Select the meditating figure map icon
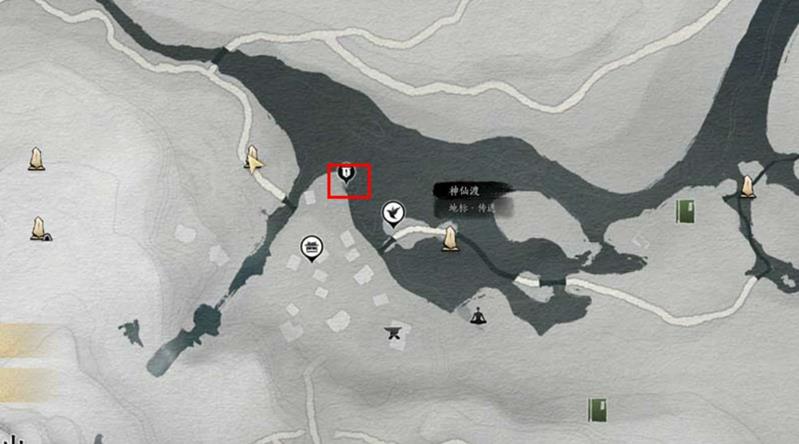The width and height of the screenshot is (799, 444). point(478,317)
